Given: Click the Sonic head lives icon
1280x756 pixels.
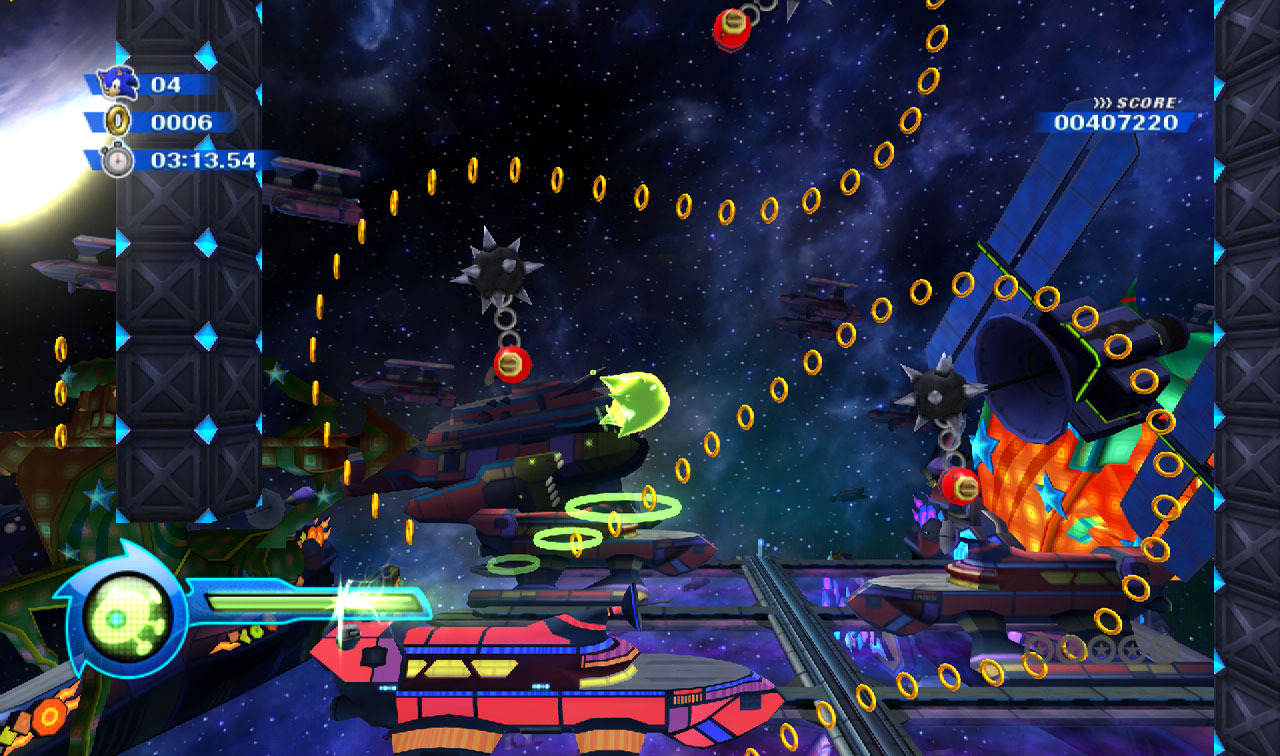Looking at the screenshot, I should coord(118,83).
